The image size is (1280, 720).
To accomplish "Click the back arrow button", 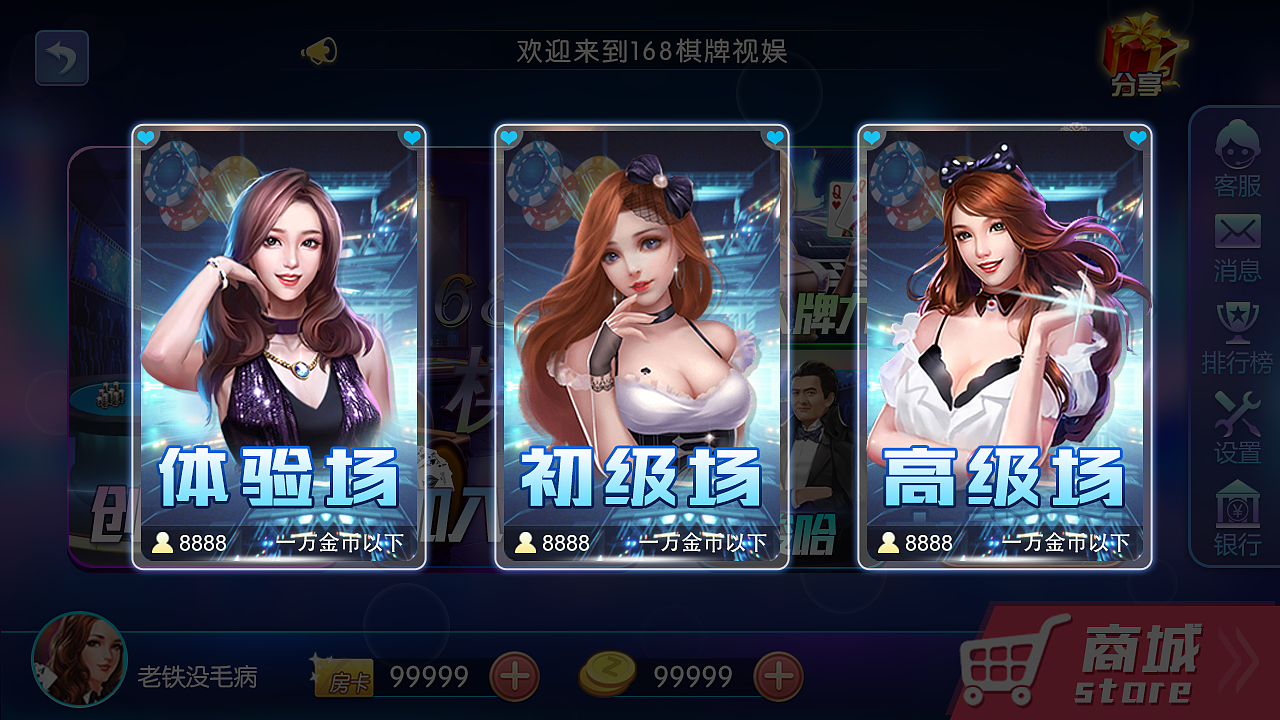I will pyautogui.click(x=62, y=58).
